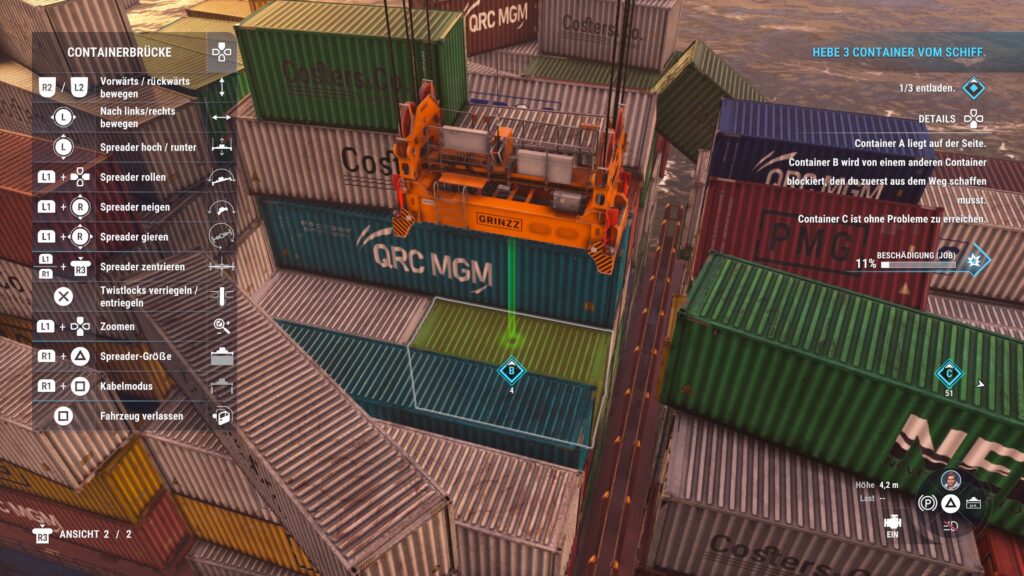This screenshot has height=576, width=1024.
Task: Open the character portrait in the radial wheel
Action: [x=950, y=480]
